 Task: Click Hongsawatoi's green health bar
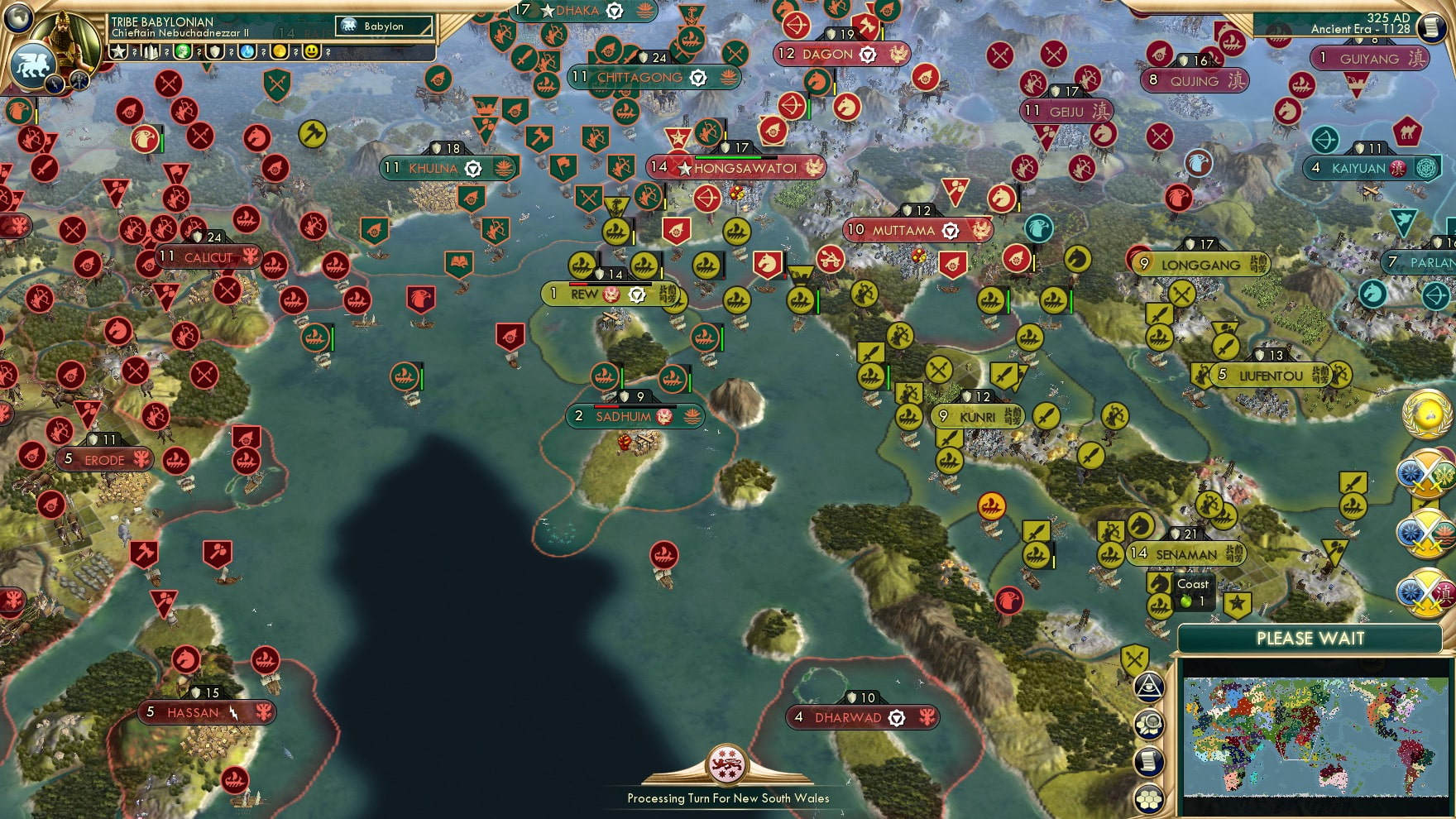pyautogui.click(x=726, y=157)
